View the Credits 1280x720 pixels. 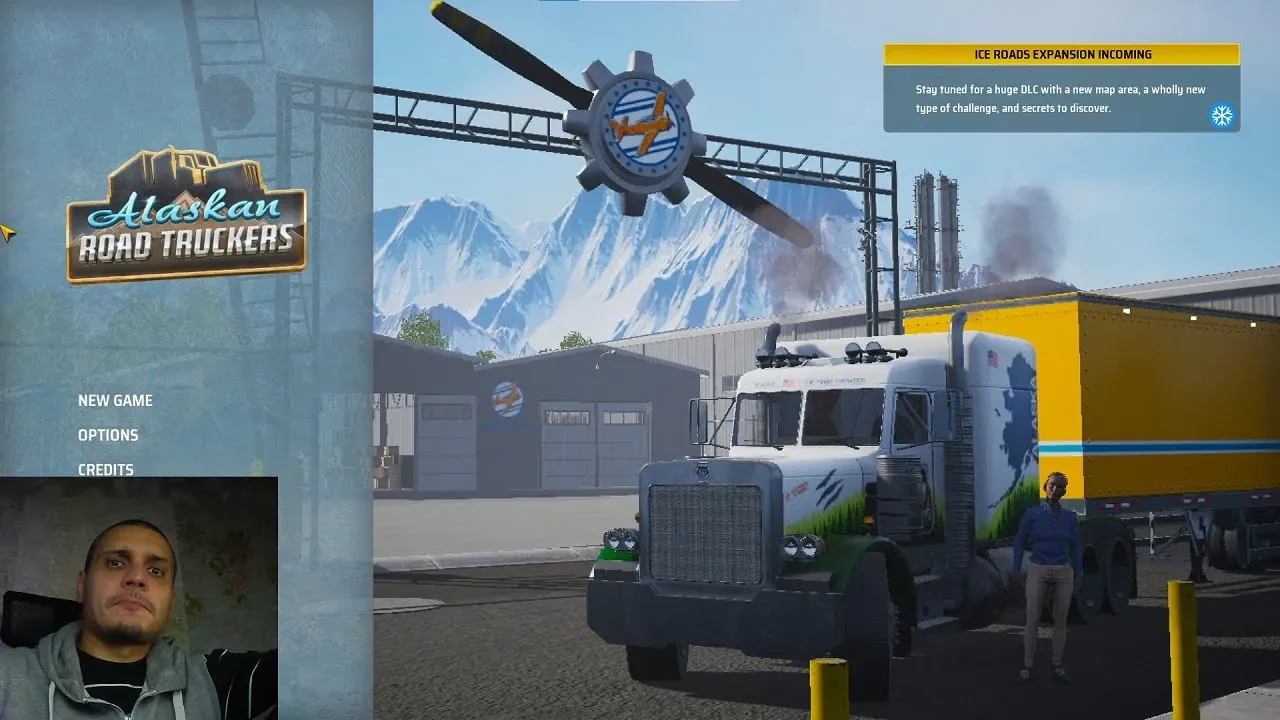point(105,469)
